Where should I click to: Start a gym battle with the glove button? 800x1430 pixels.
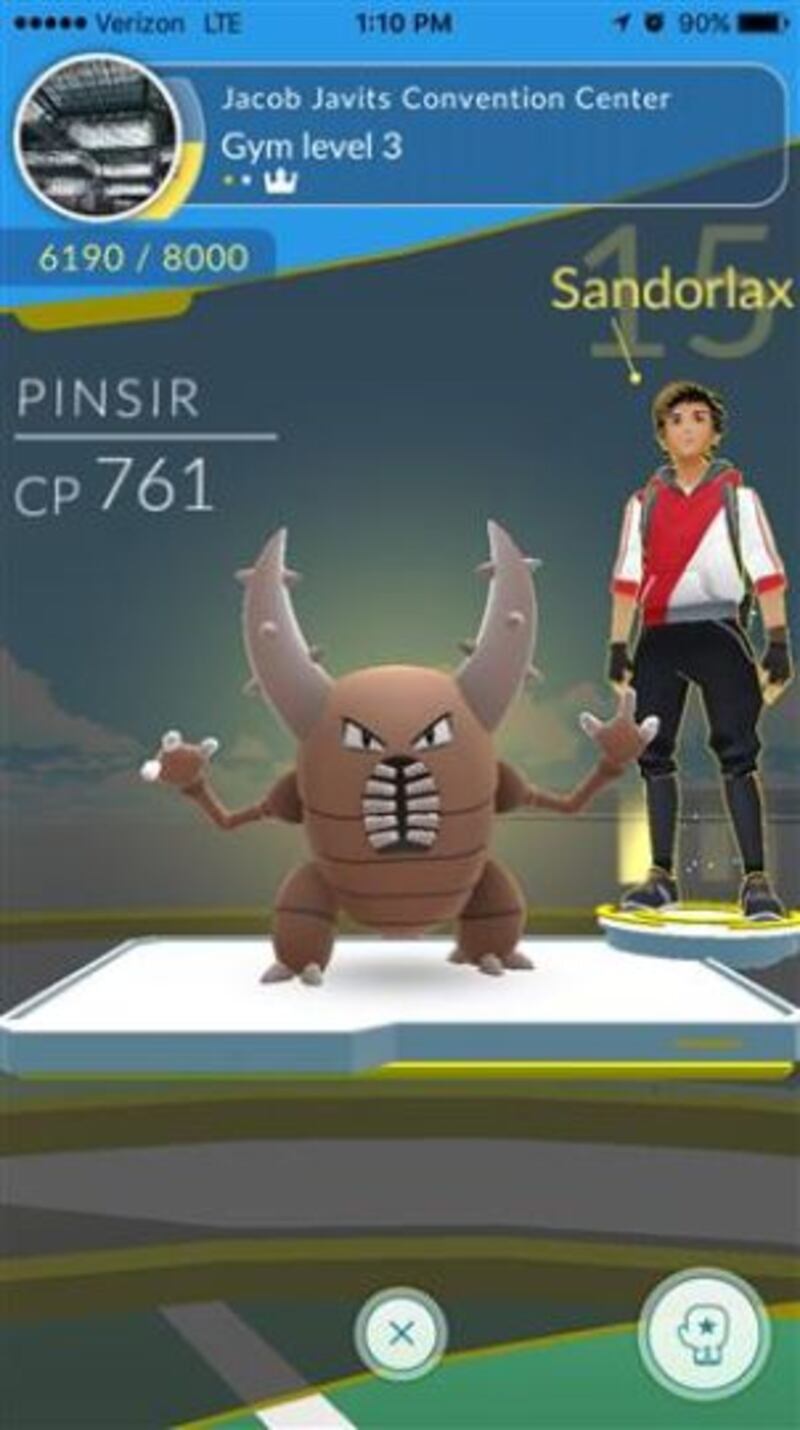(x=703, y=1333)
